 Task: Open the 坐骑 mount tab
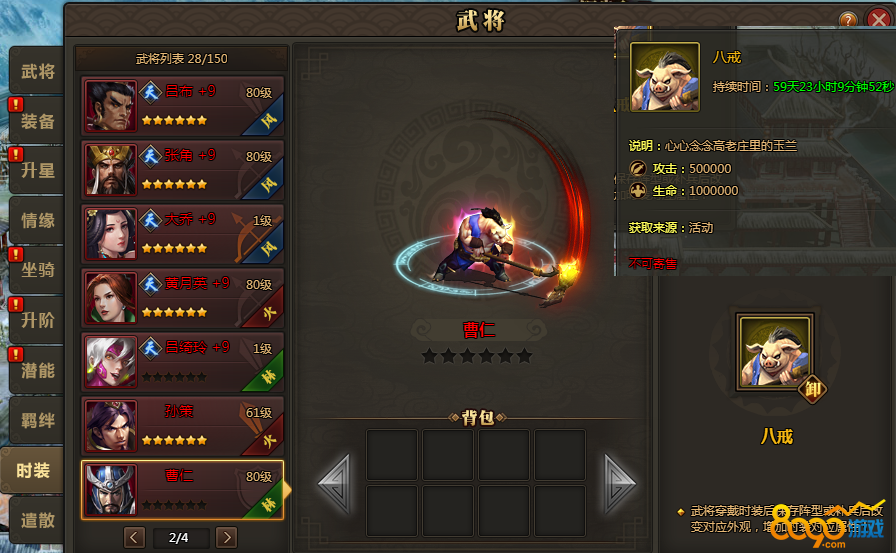[38, 270]
